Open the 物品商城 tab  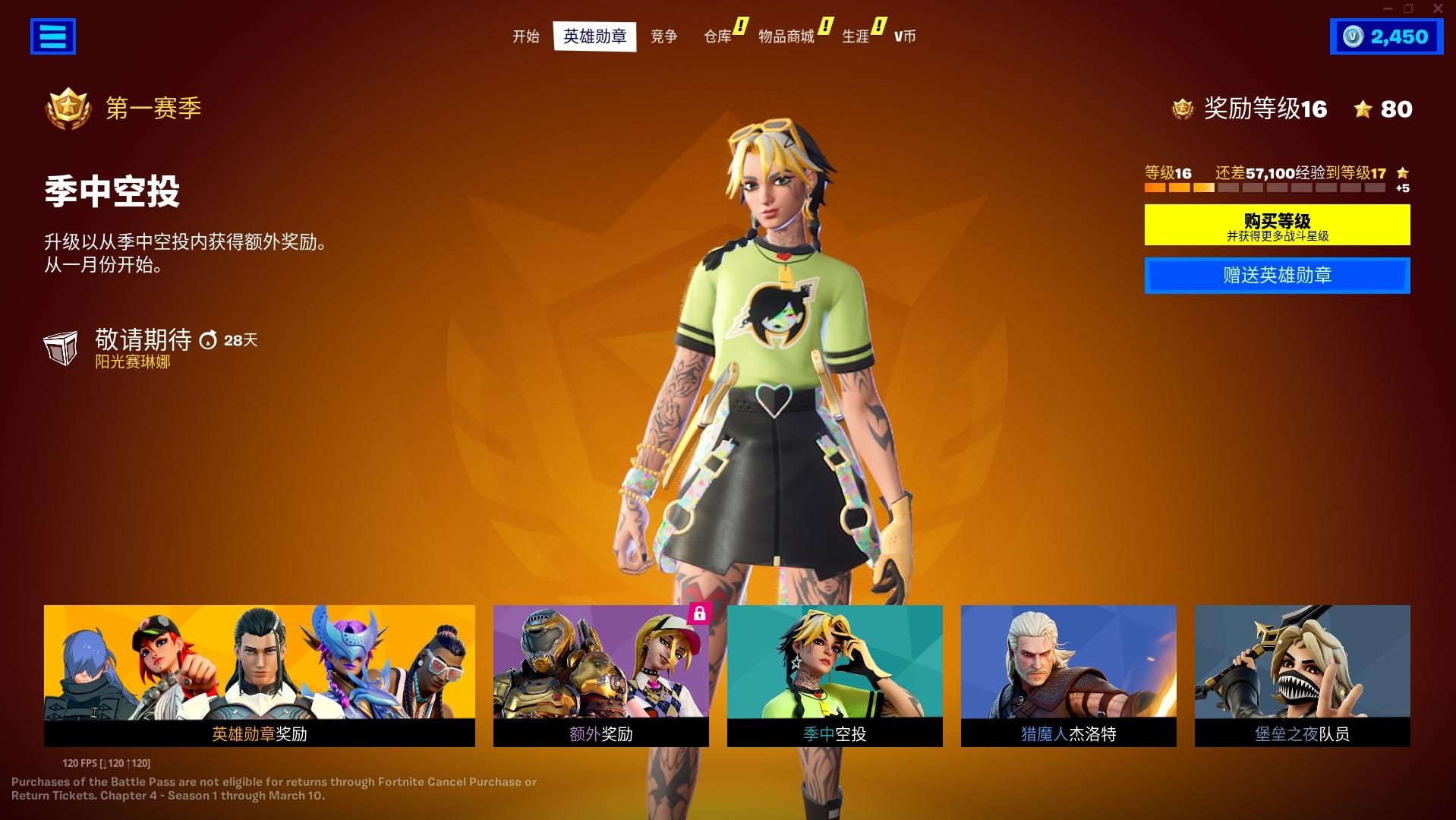coord(785,36)
